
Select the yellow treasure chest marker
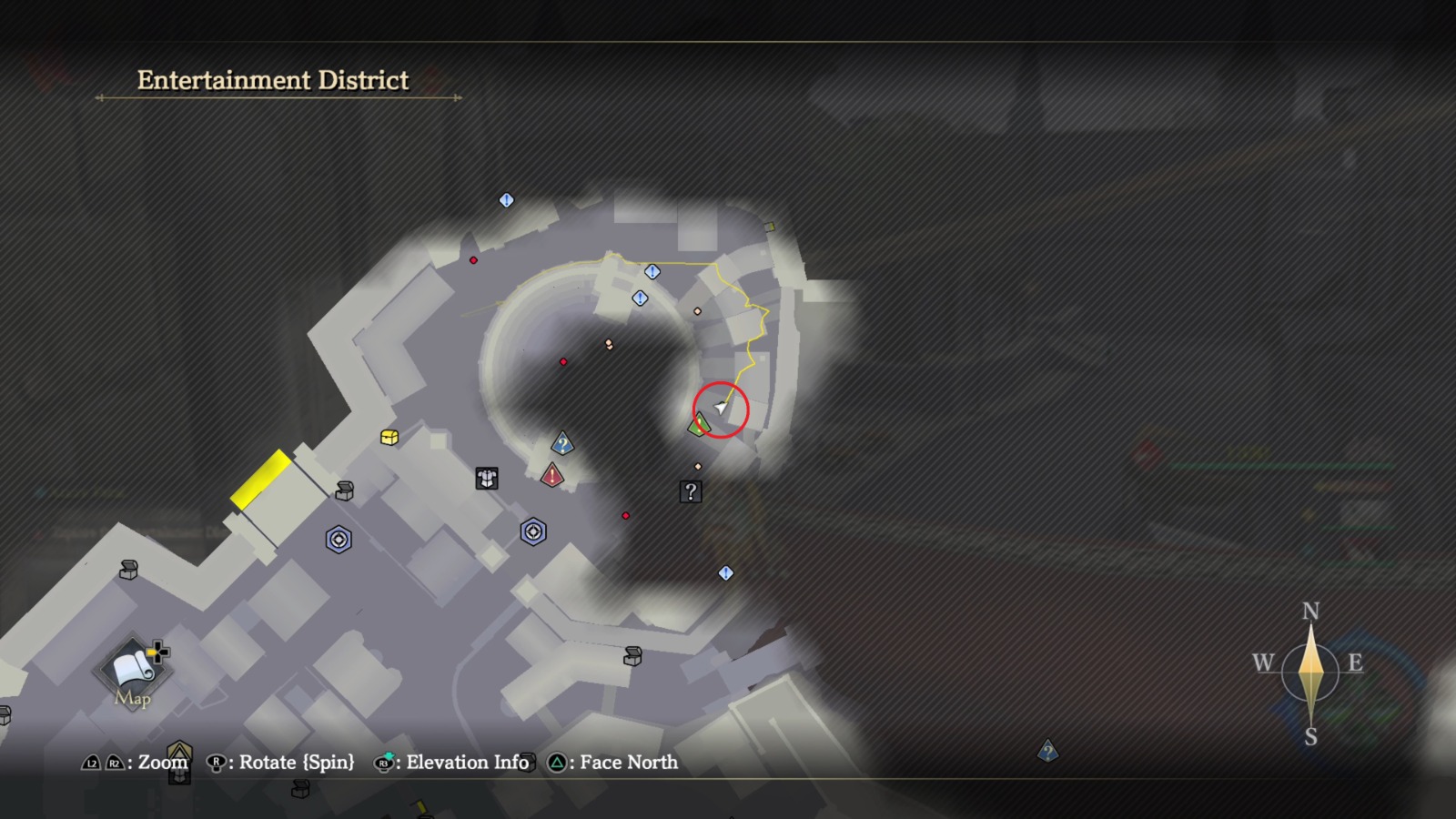(391, 437)
